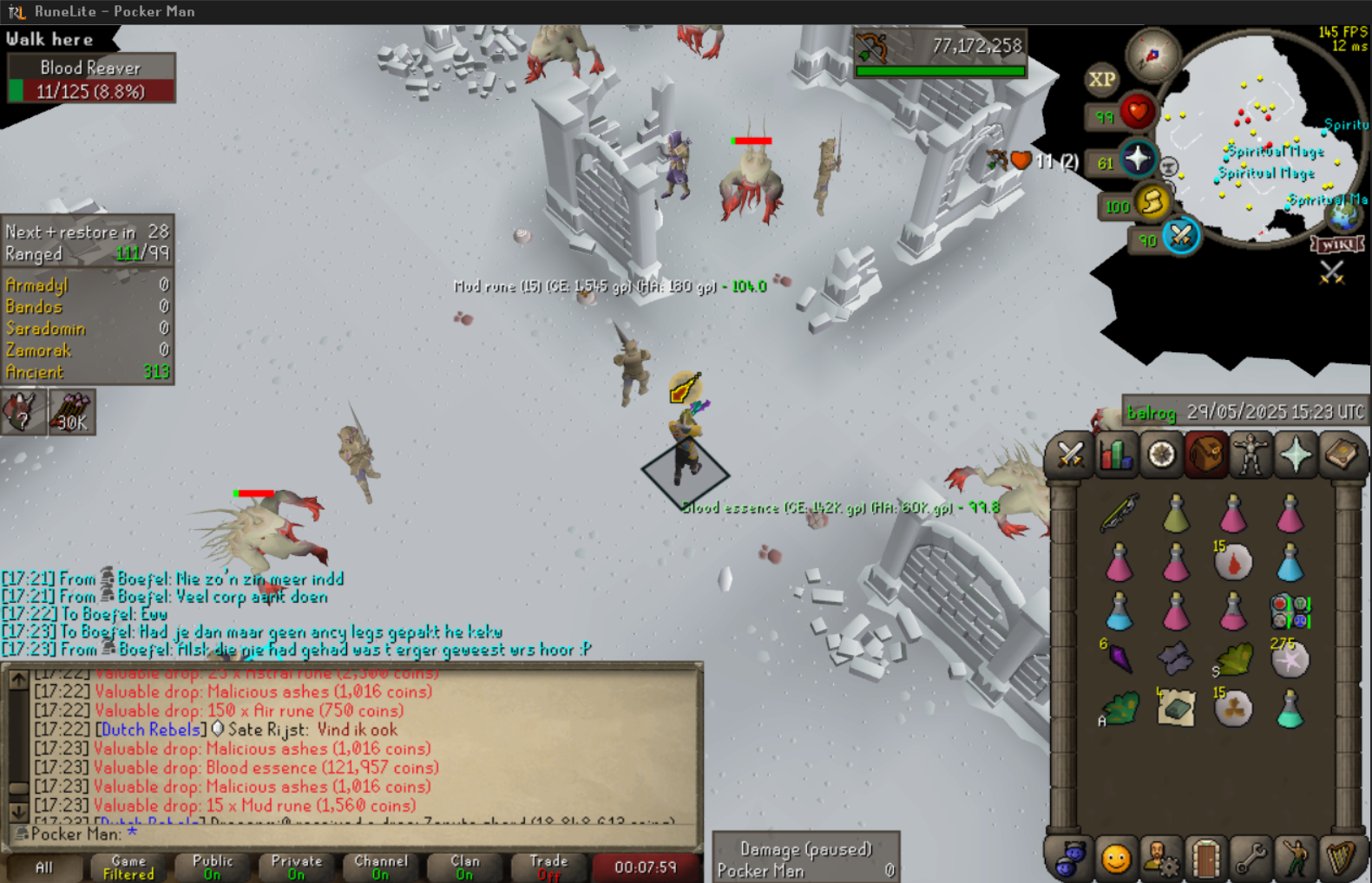Select the crossbow in the inventory
This screenshot has width=1372, height=883.
1119,513
